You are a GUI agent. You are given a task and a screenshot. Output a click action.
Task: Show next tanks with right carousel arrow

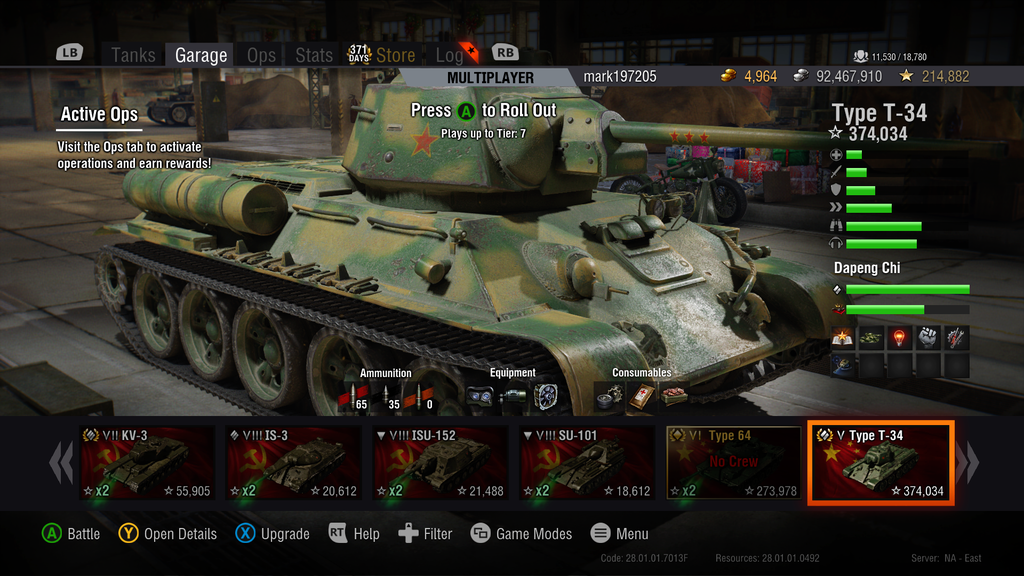(x=967, y=463)
